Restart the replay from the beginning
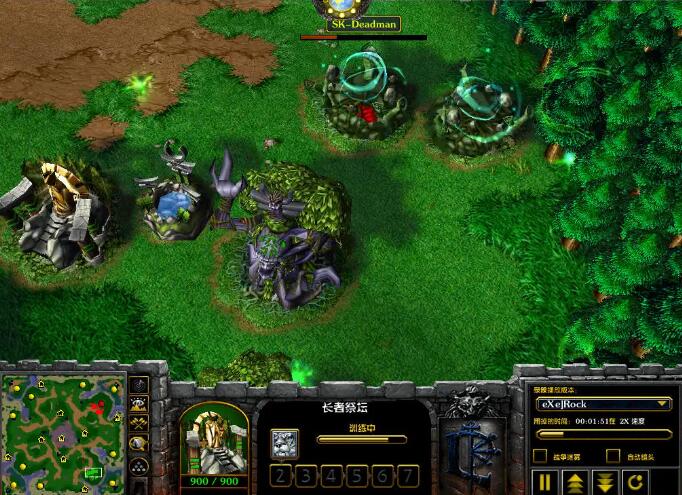The height and width of the screenshot is (495, 682). click(635, 481)
